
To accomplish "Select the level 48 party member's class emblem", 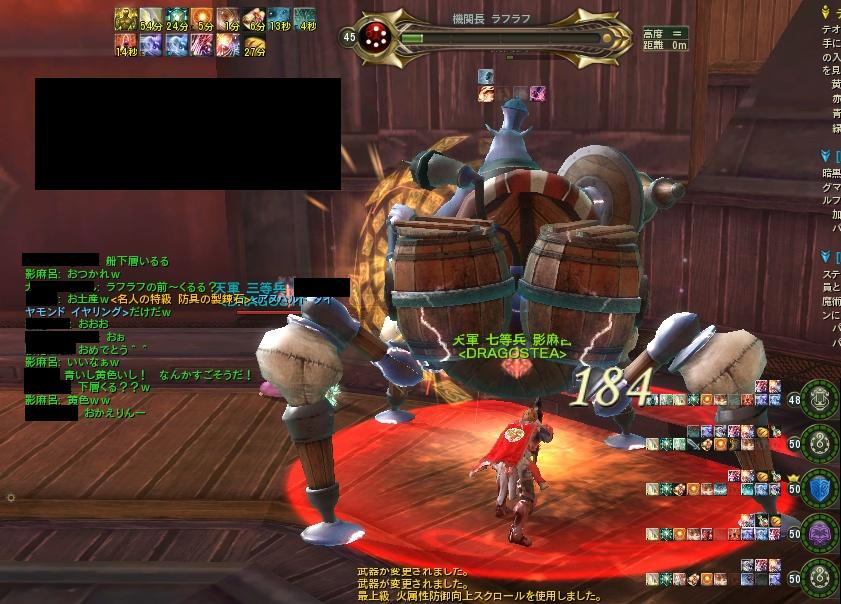I will [x=821, y=400].
